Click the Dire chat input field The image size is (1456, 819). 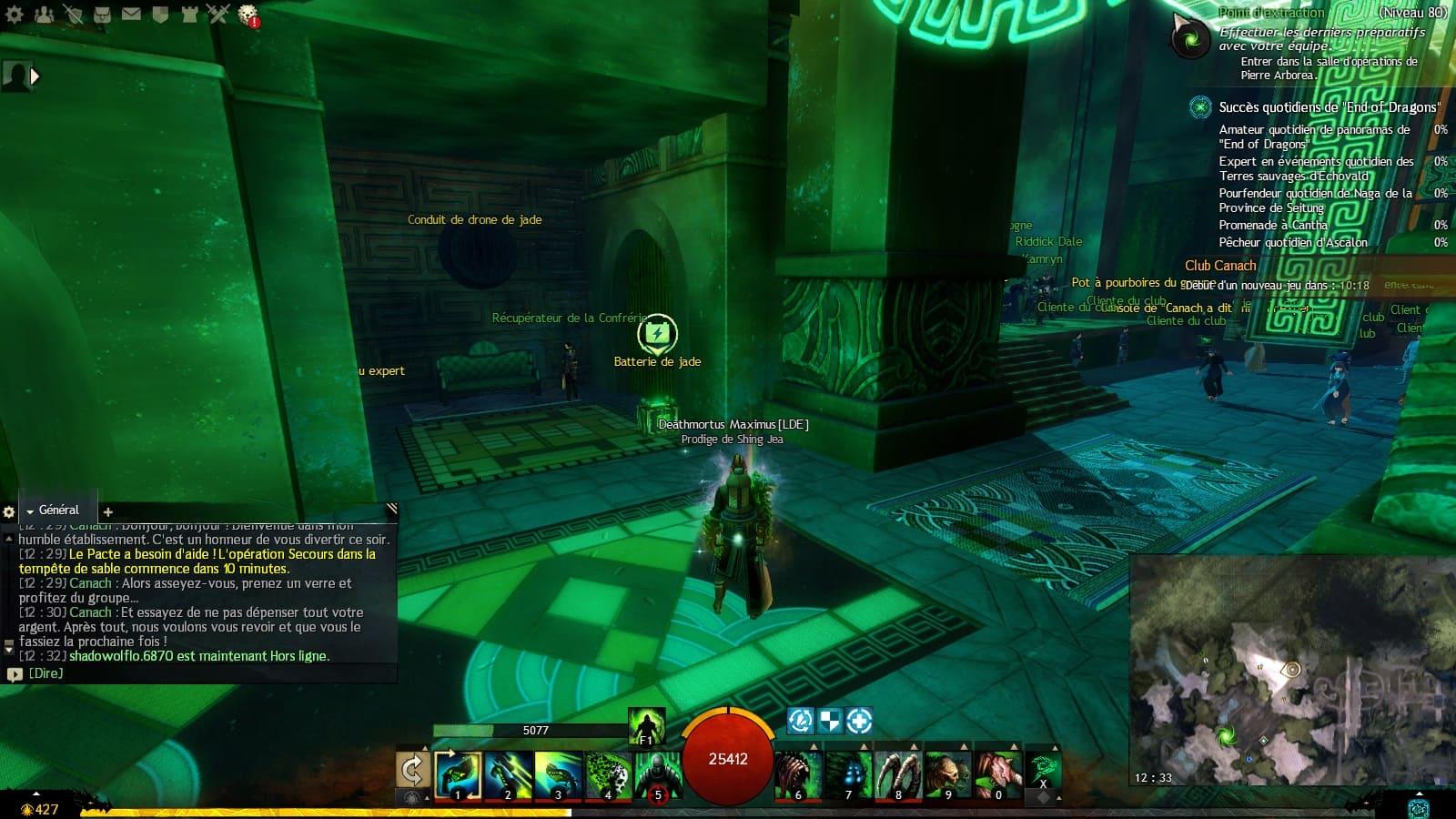(200, 673)
